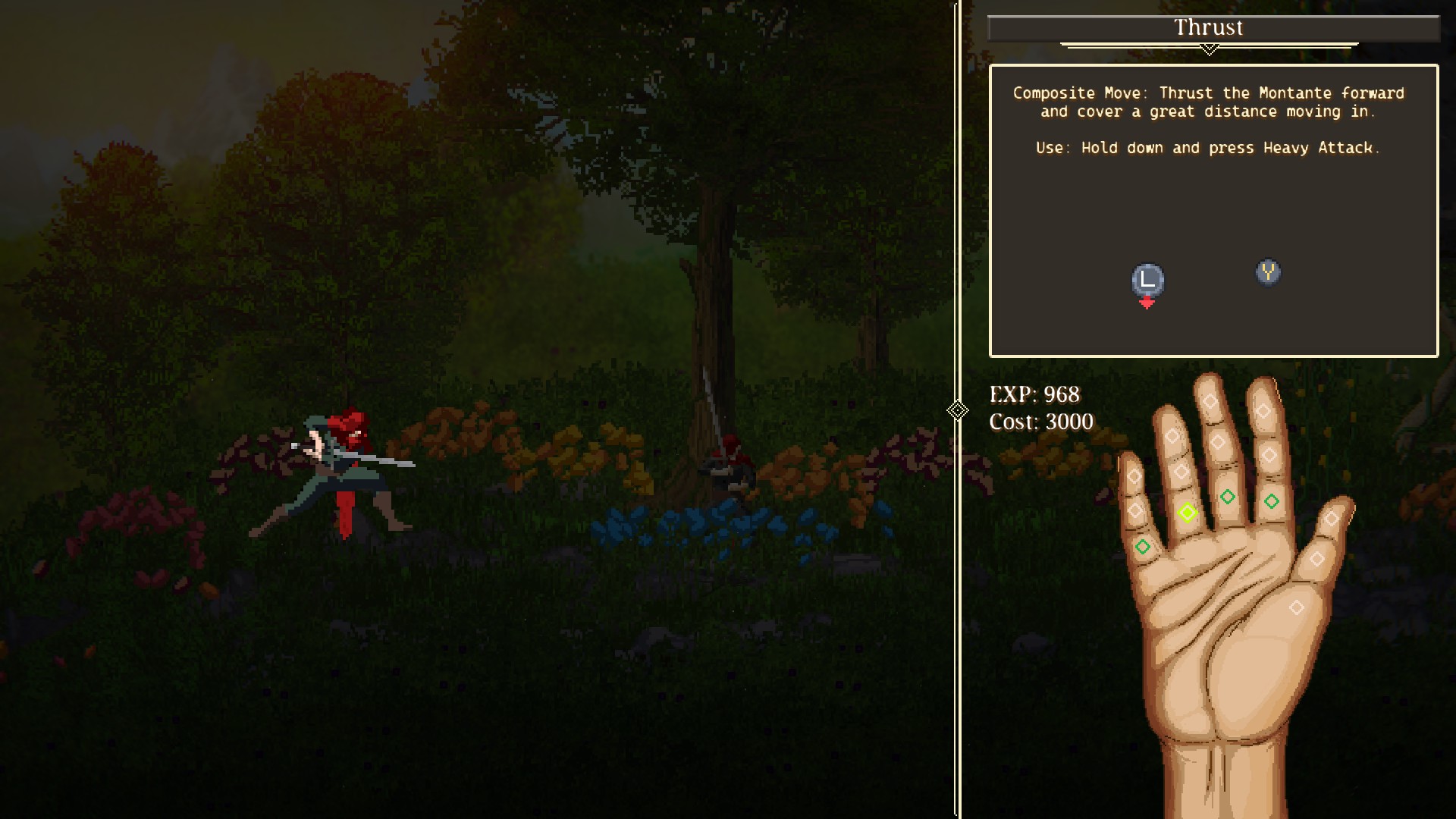Select the index fingertip skill node
This screenshot has height=819, width=1456.
point(1263,411)
